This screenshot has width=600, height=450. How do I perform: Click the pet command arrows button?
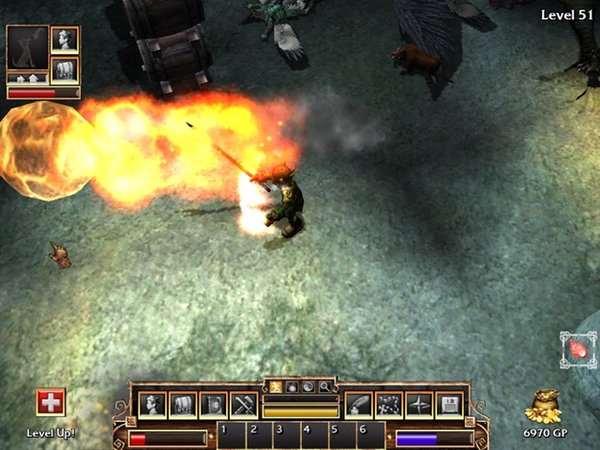coord(27,76)
